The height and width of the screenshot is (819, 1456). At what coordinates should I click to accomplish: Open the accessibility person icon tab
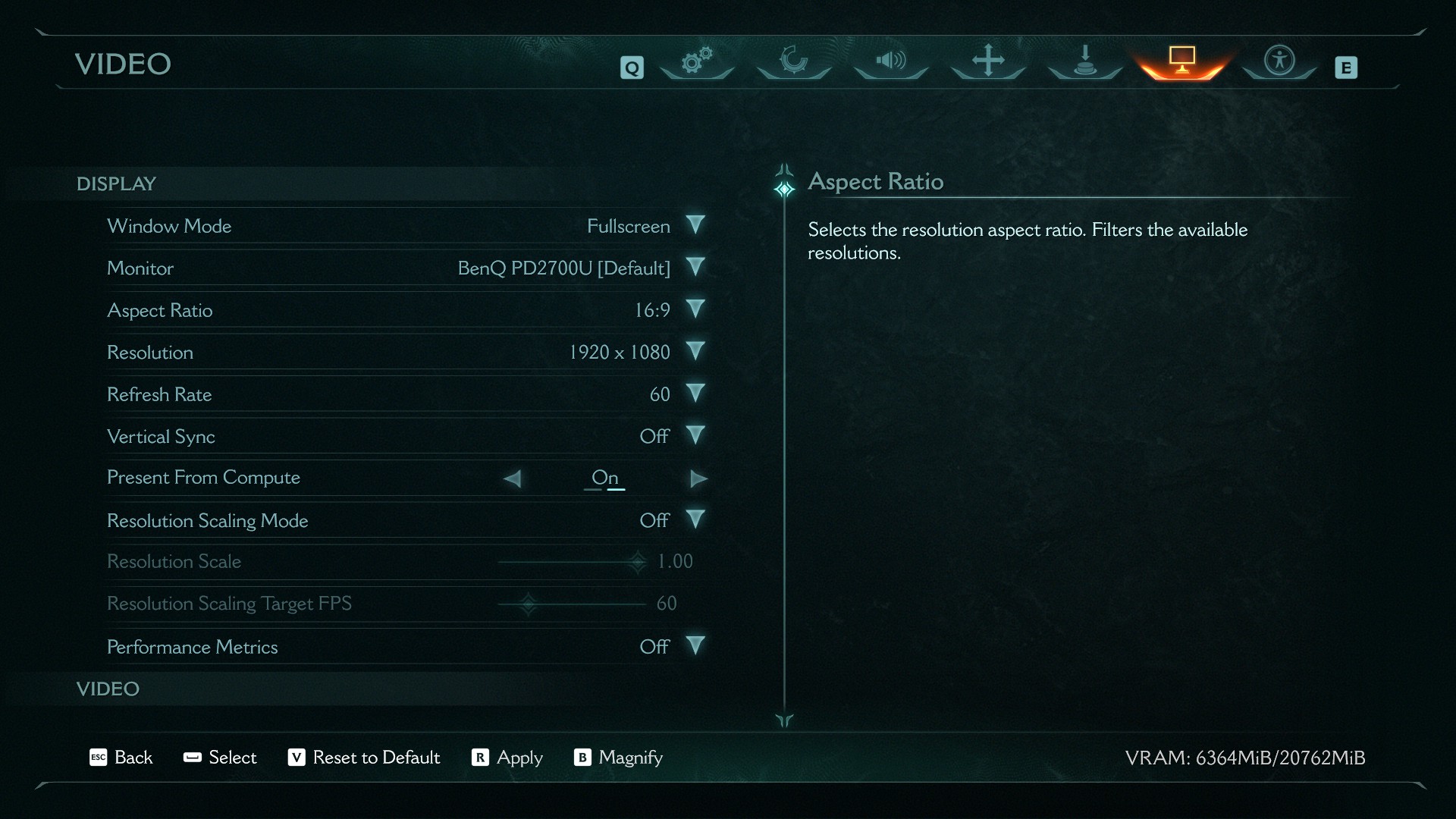click(1279, 61)
